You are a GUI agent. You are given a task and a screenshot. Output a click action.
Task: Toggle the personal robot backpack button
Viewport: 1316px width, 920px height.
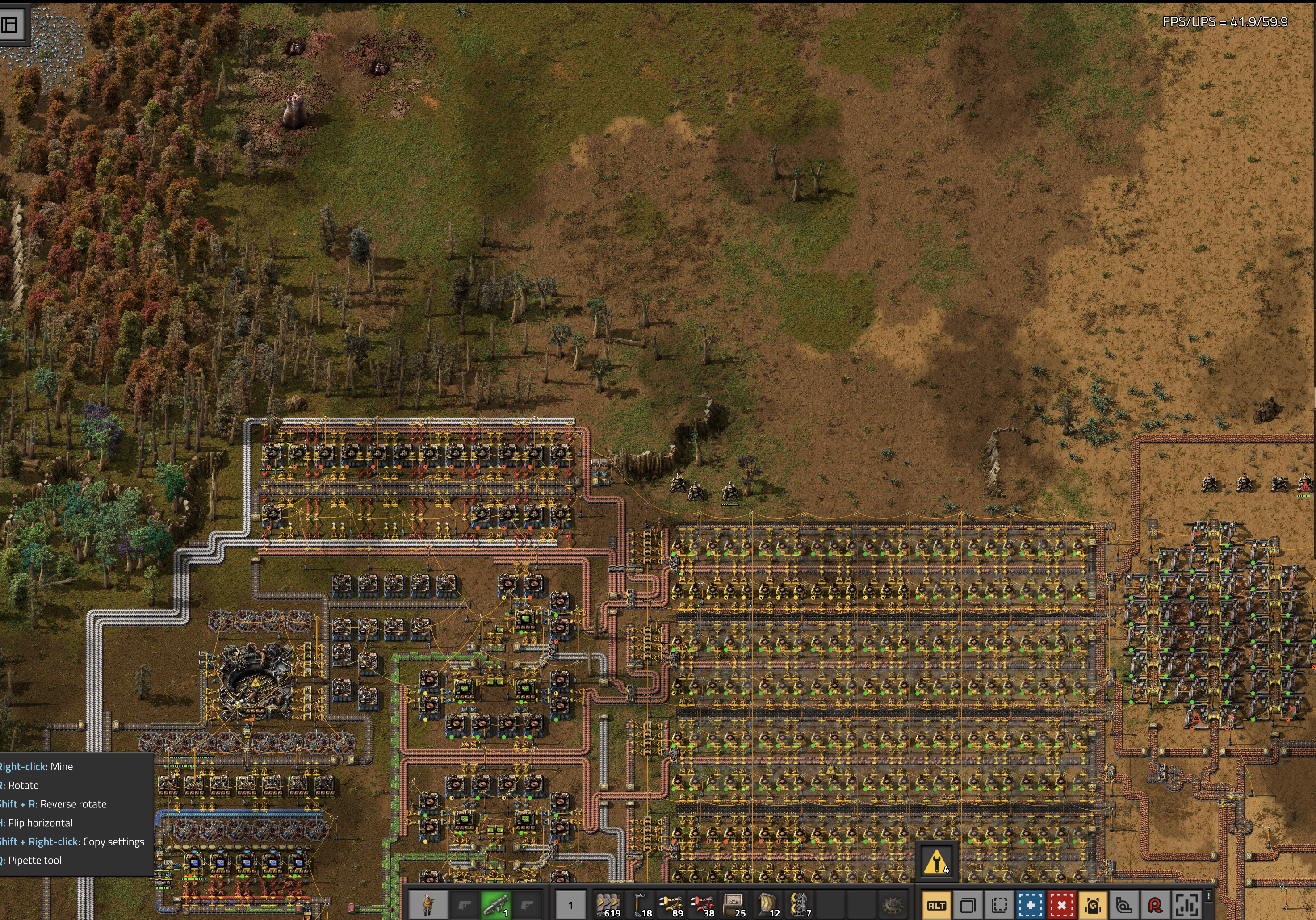(x=1093, y=906)
